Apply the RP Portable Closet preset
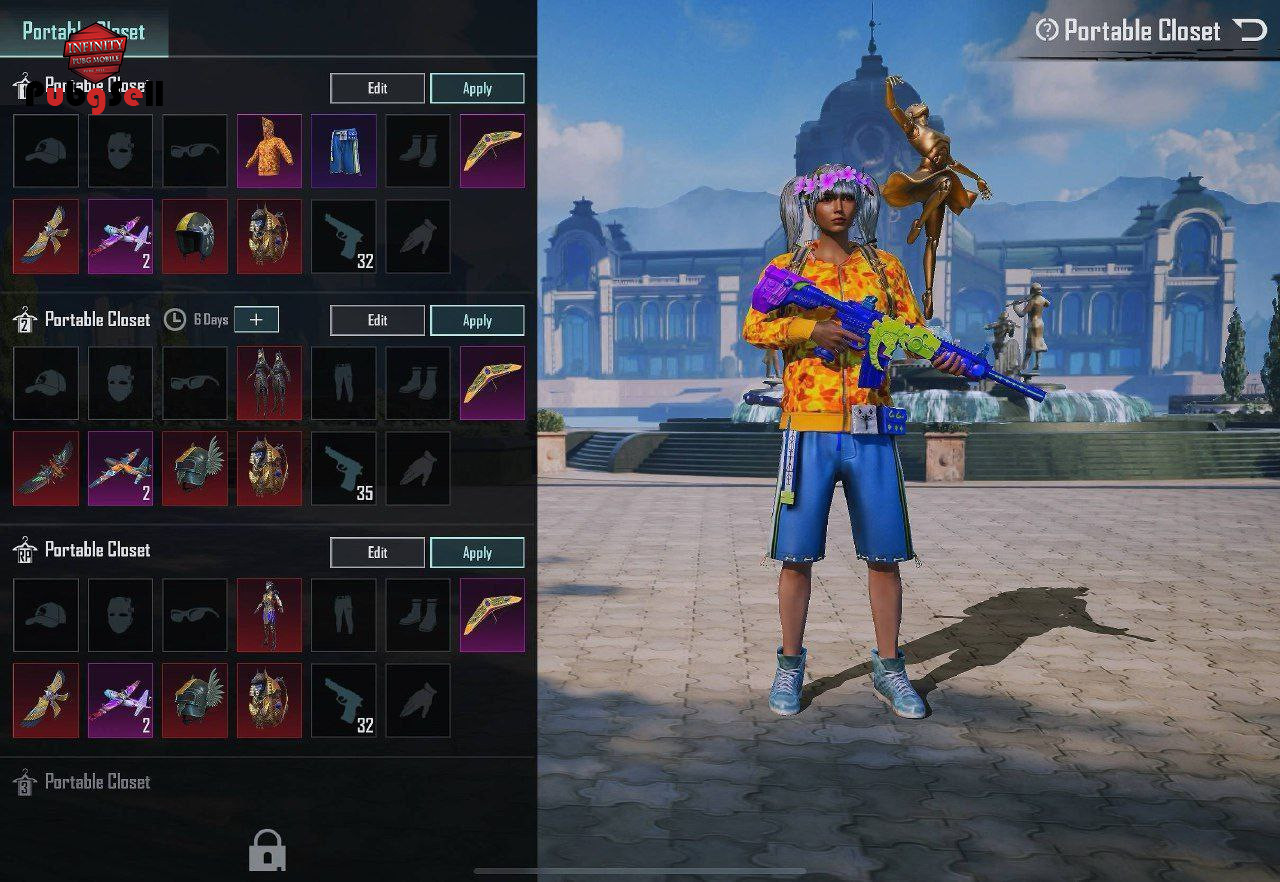 (477, 552)
